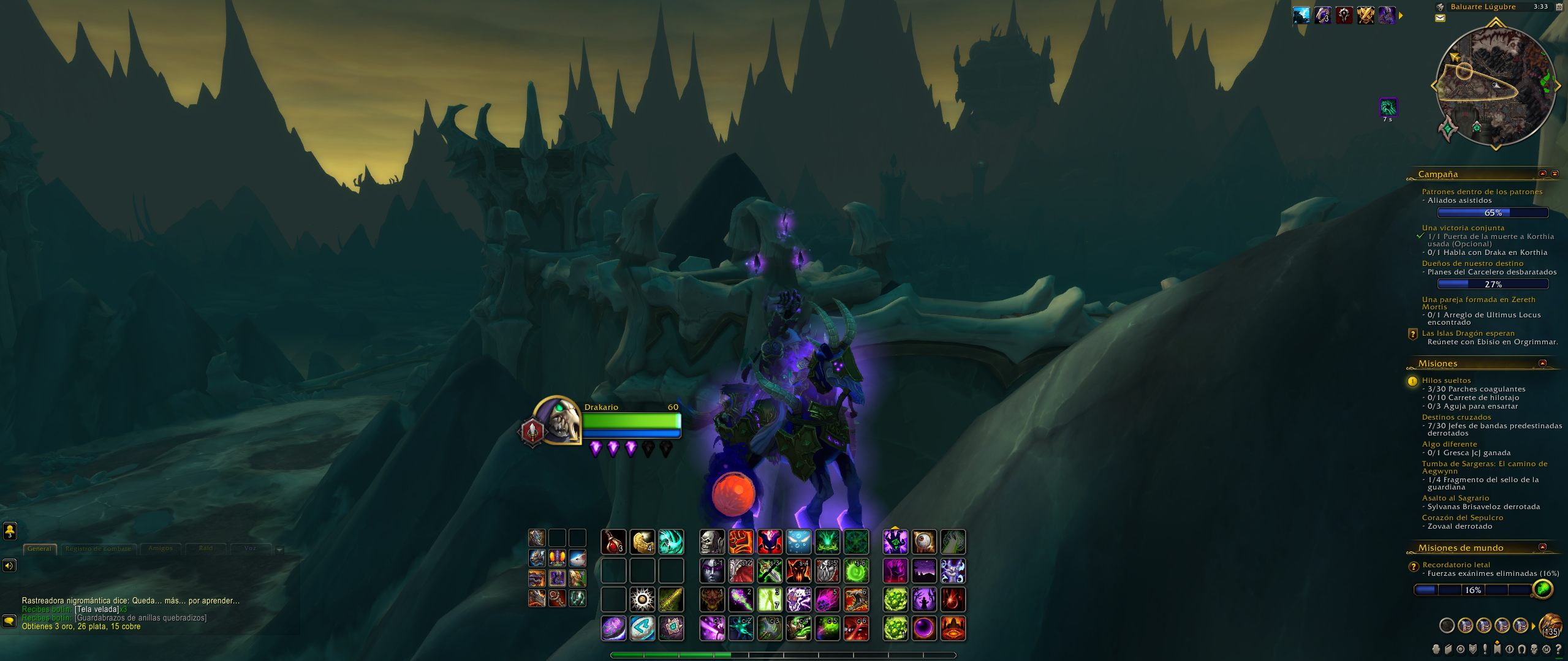Collapse the Misiones de mundo section
Viewport: 1568px width, 661px height.
point(1543,547)
